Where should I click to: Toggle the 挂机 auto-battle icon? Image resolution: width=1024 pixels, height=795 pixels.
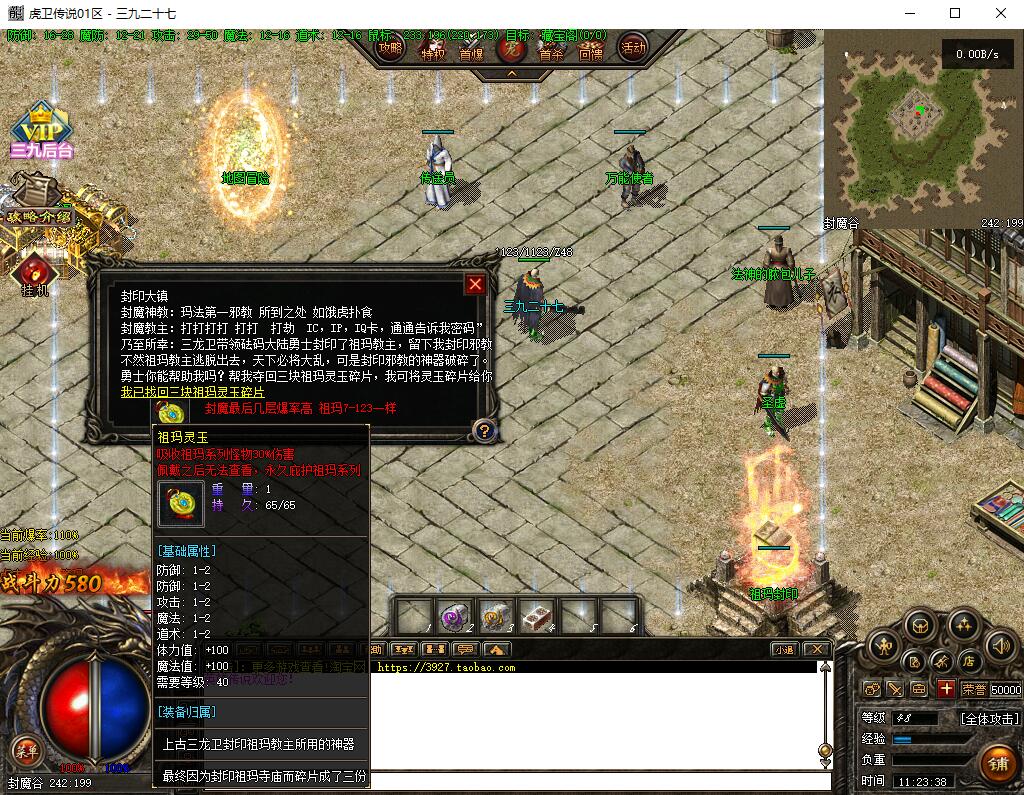coord(35,272)
